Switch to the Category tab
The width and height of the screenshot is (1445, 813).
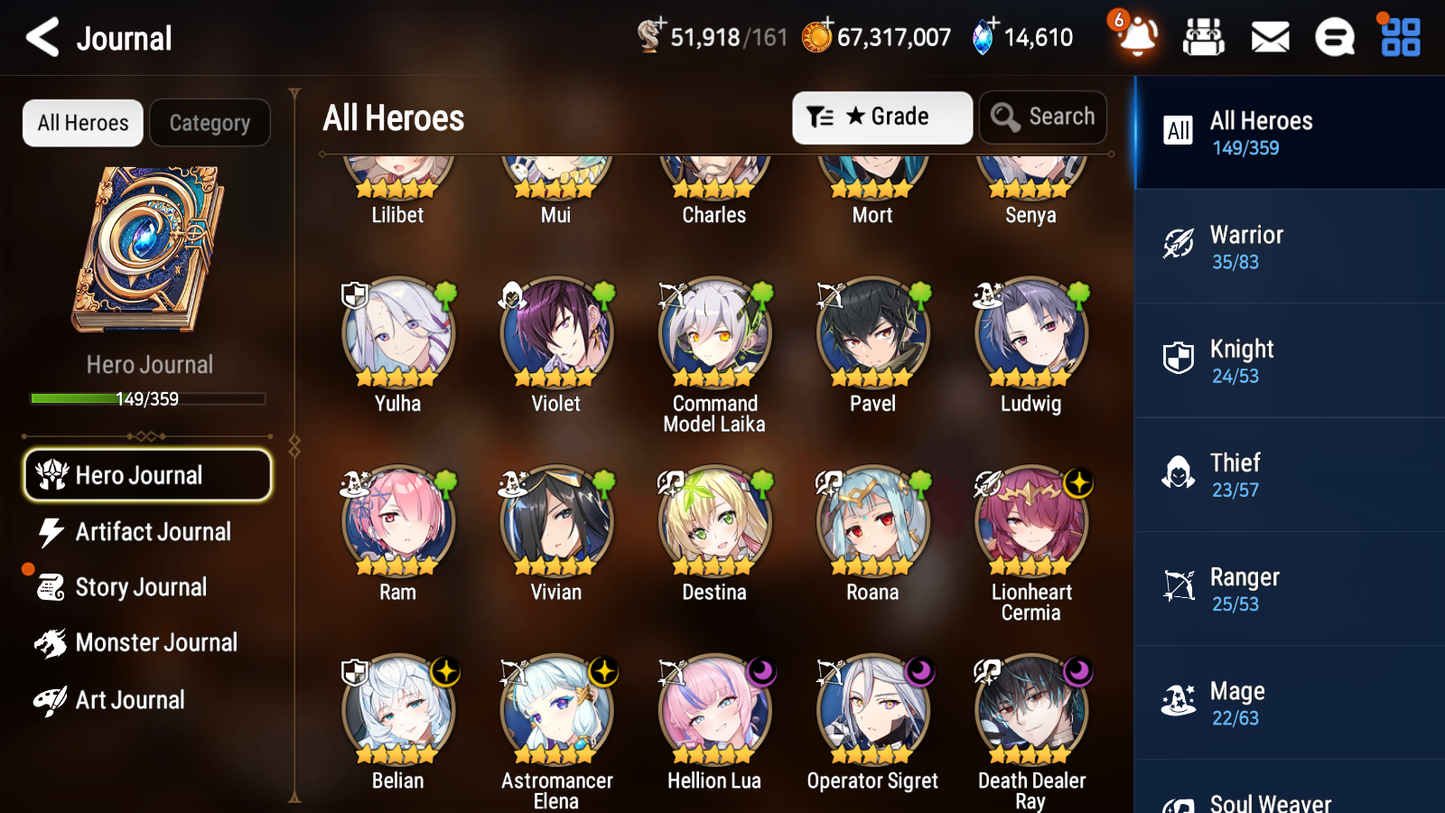coord(210,122)
